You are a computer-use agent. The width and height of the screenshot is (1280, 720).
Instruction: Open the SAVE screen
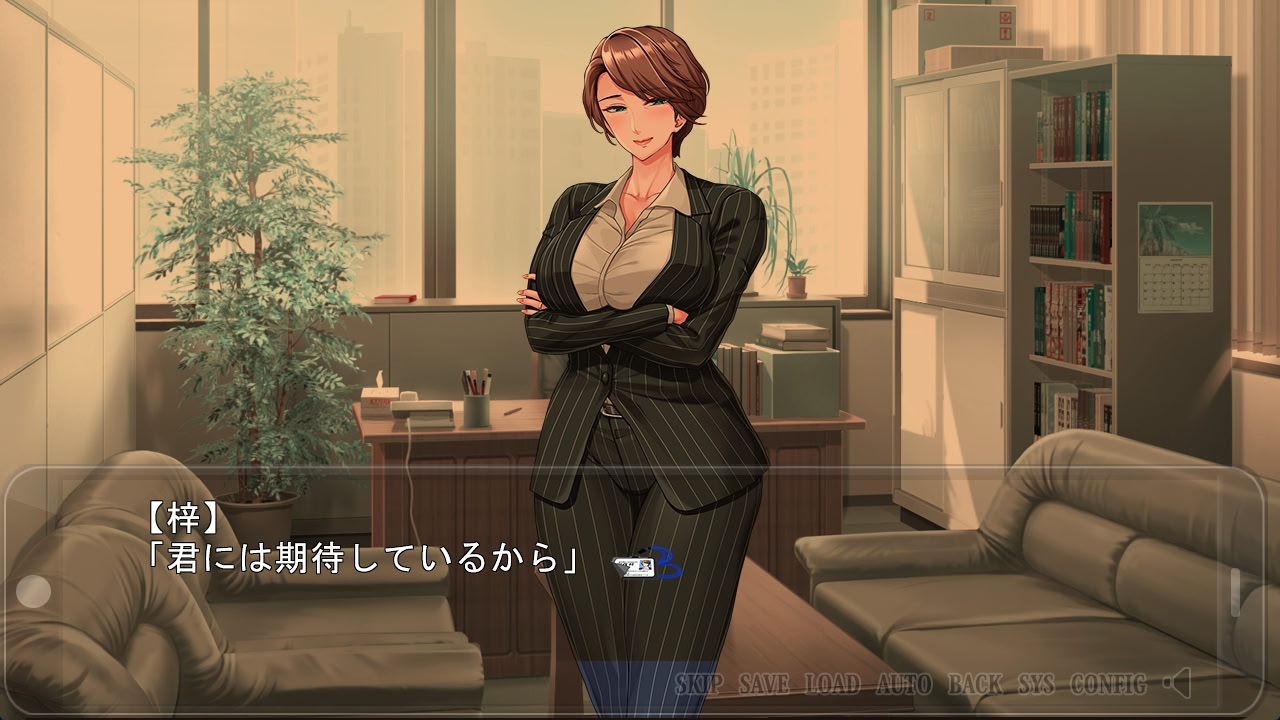765,686
